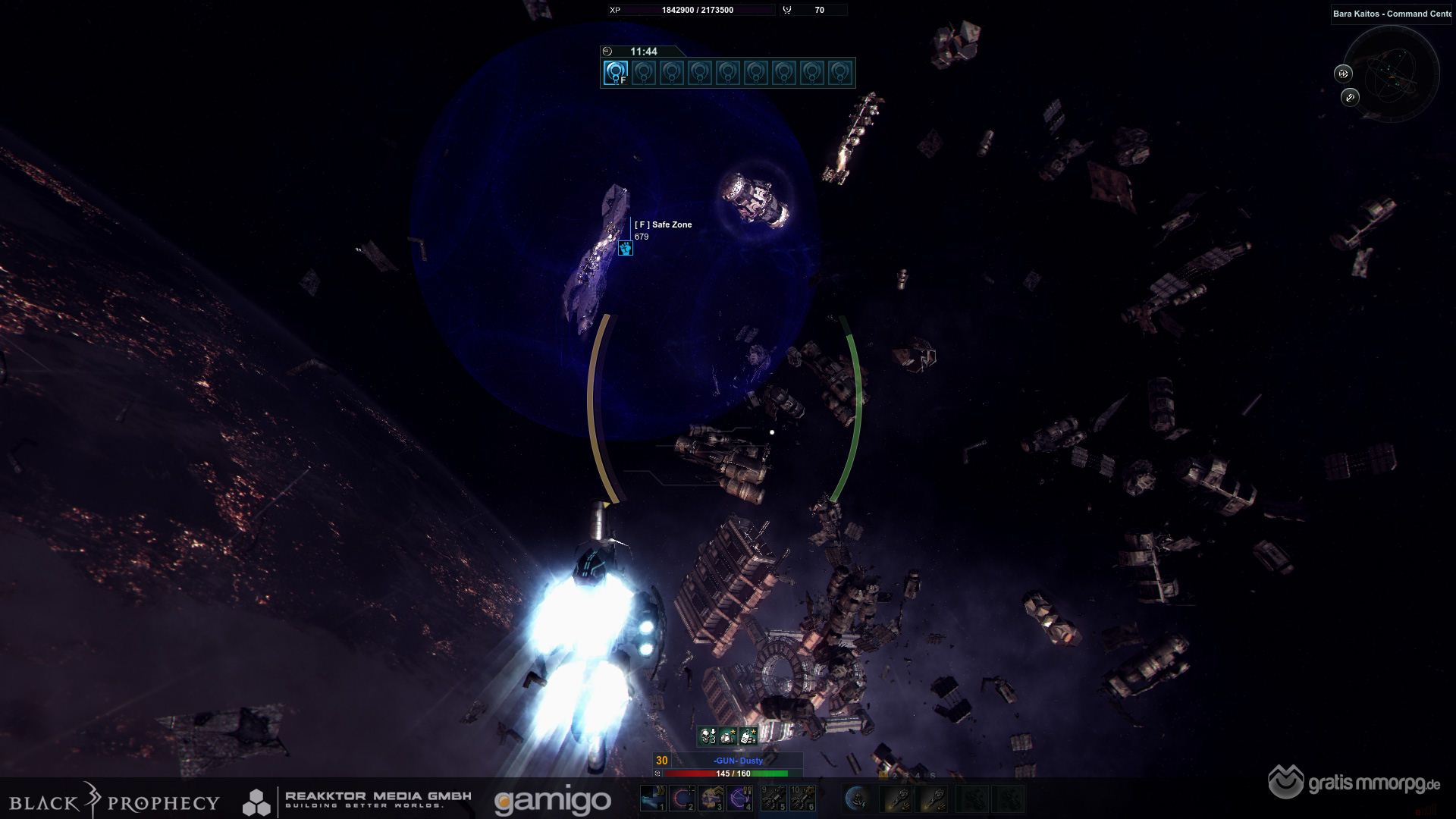Activate the afterburner ability in slot 1

(x=653, y=798)
